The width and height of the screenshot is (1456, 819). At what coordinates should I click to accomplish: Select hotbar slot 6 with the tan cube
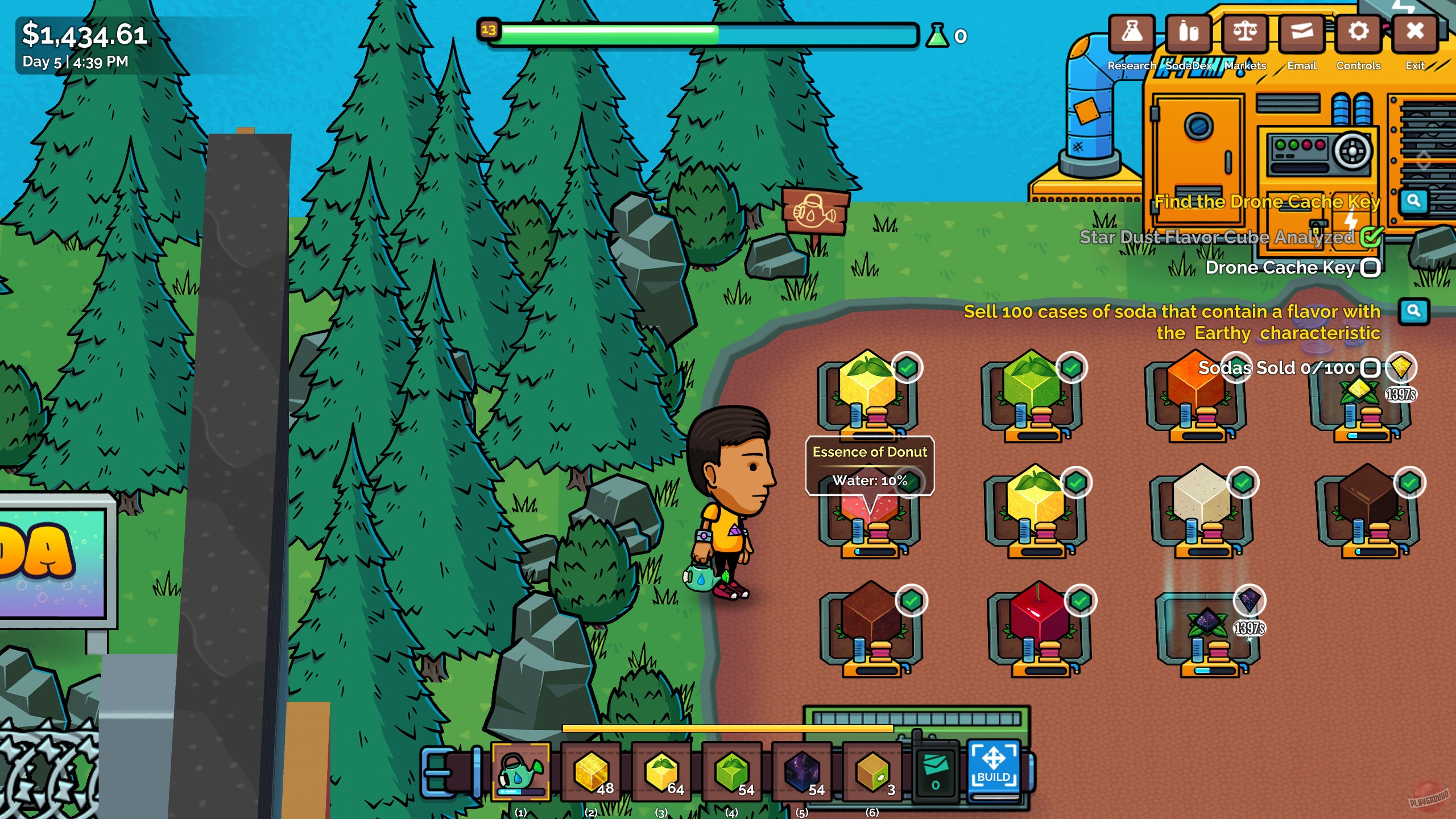pos(872,772)
